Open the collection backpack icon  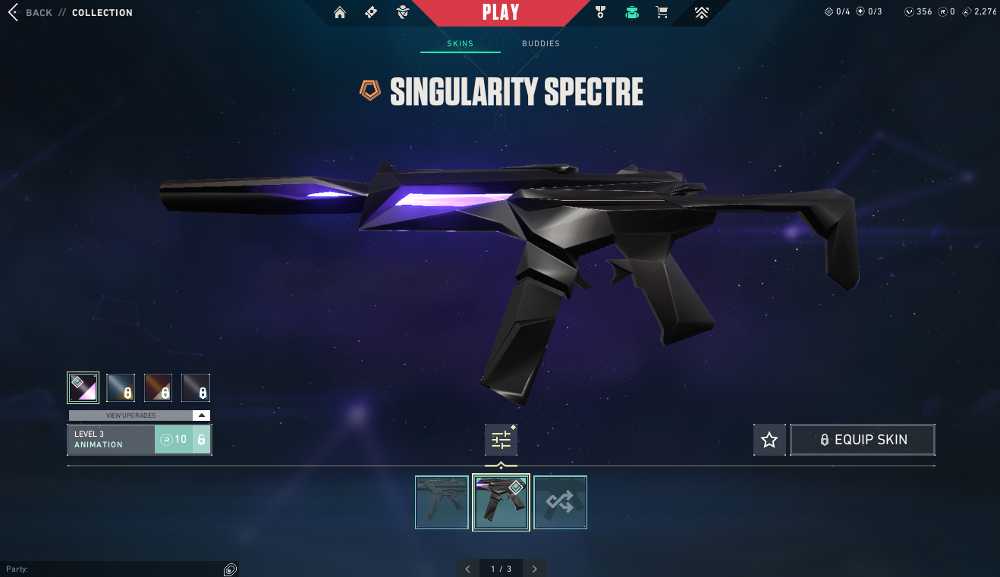coord(631,13)
